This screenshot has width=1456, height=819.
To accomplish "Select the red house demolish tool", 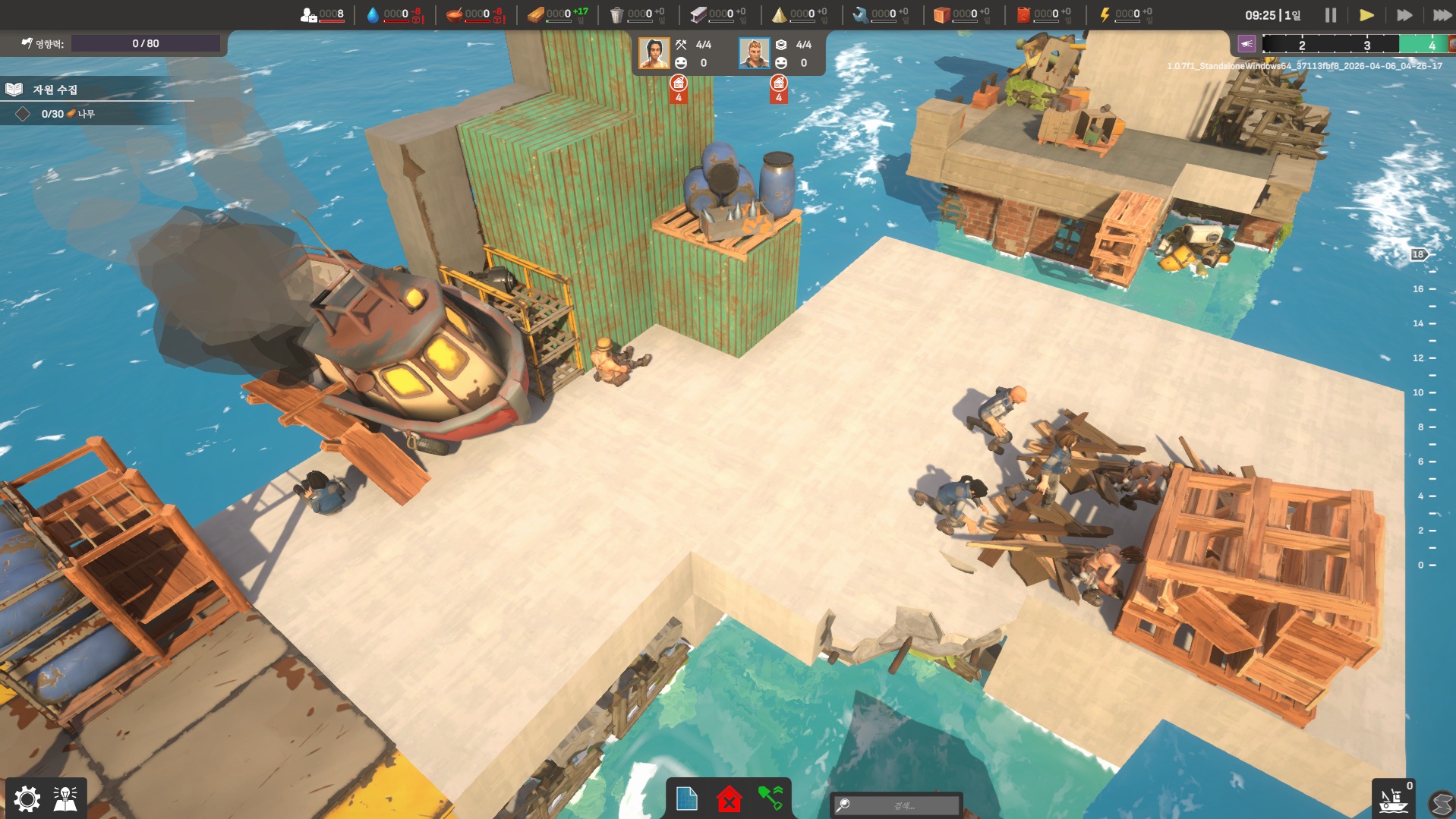I will [x=729, y=799].
